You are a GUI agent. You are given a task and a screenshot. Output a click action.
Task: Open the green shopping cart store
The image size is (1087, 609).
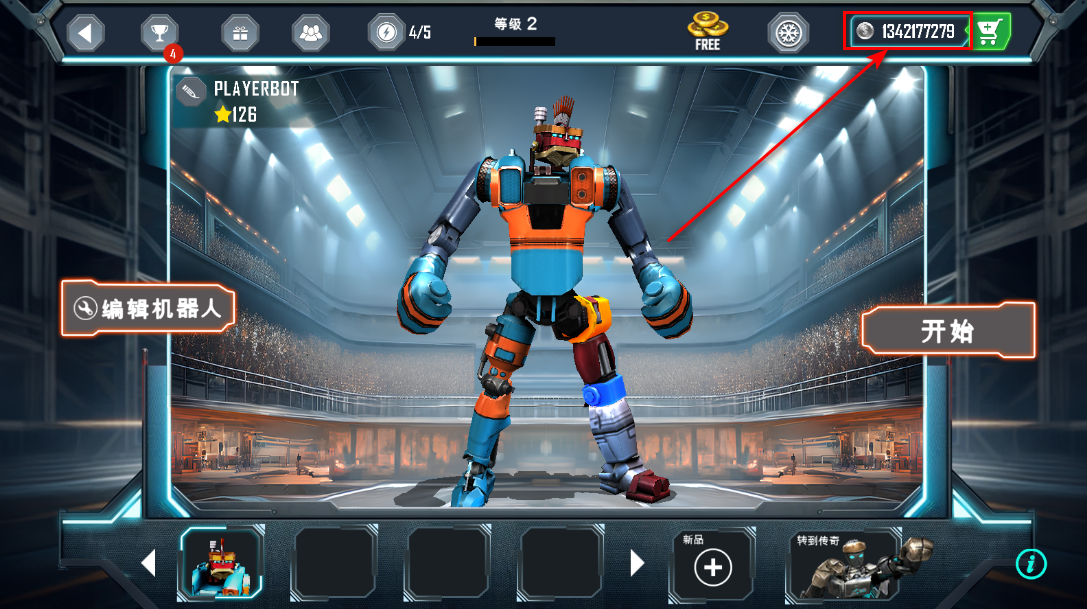click(989, 32)
